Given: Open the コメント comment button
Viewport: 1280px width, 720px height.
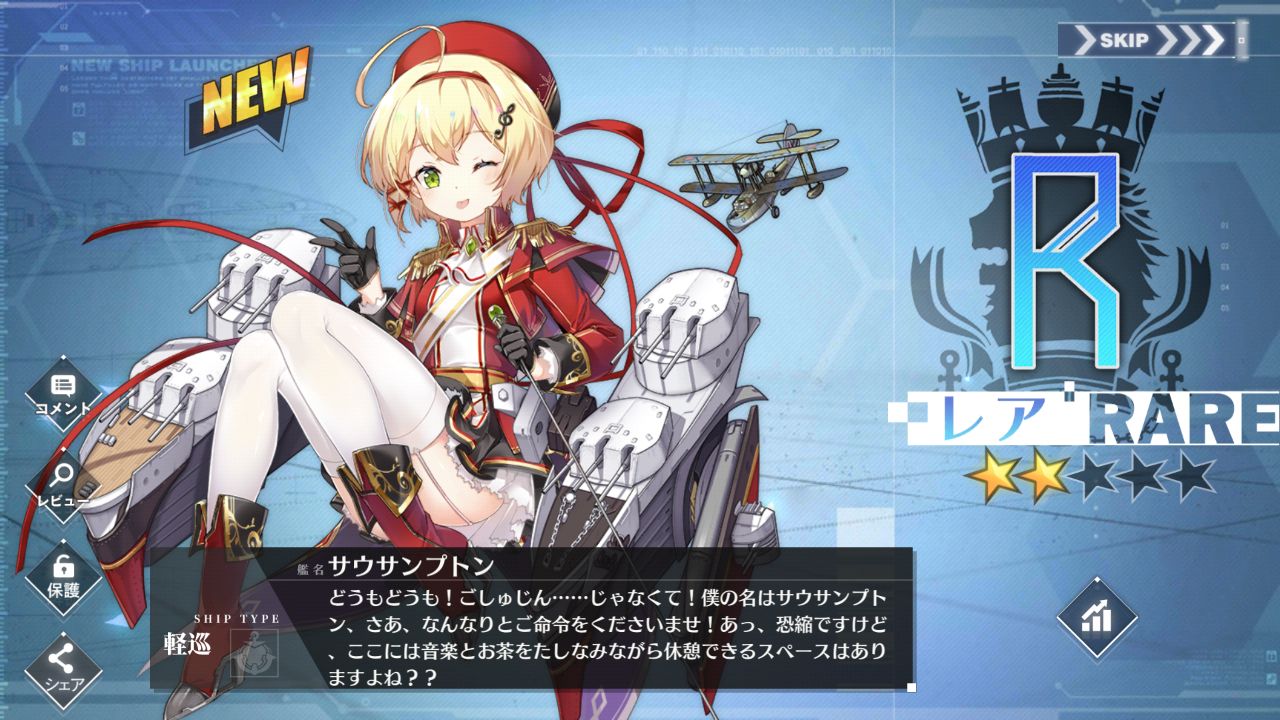Looking at the screenshot, I should pyautogui.click(x=63, y=394).
